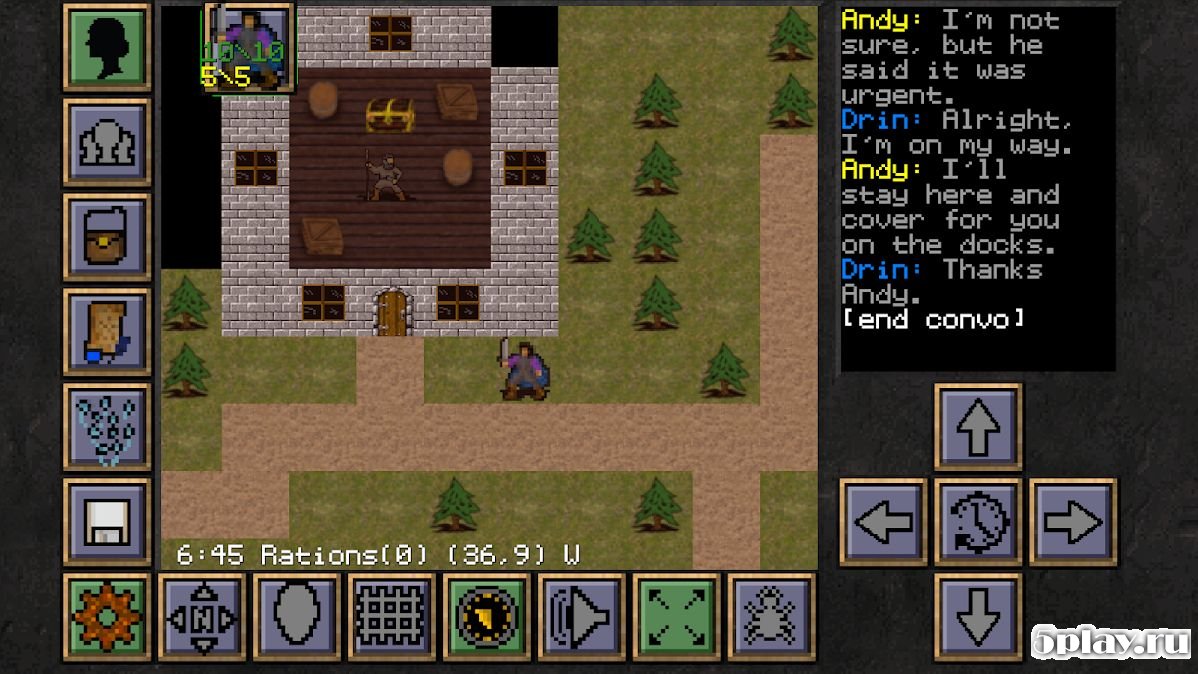
Task: Choose the [end convo] dialogue option
Action: [933, 320]
